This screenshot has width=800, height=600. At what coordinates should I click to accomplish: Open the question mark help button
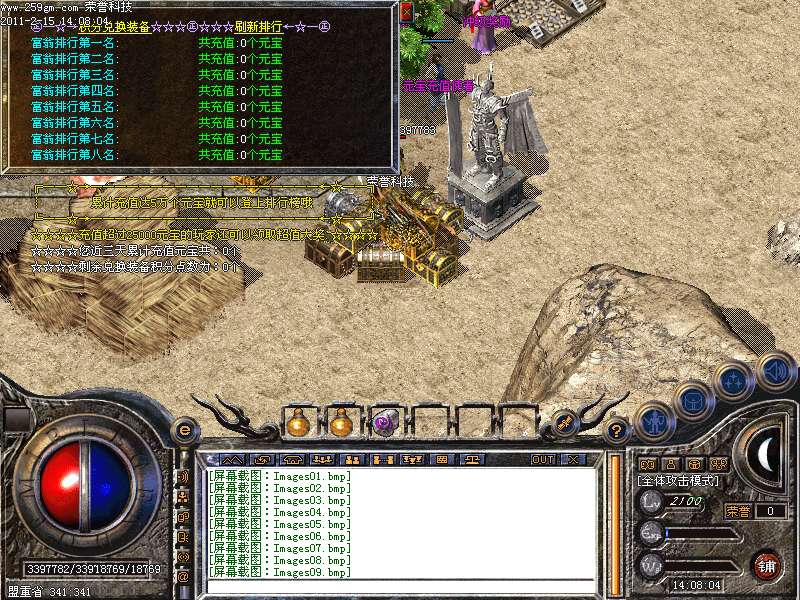coord(618,431)
